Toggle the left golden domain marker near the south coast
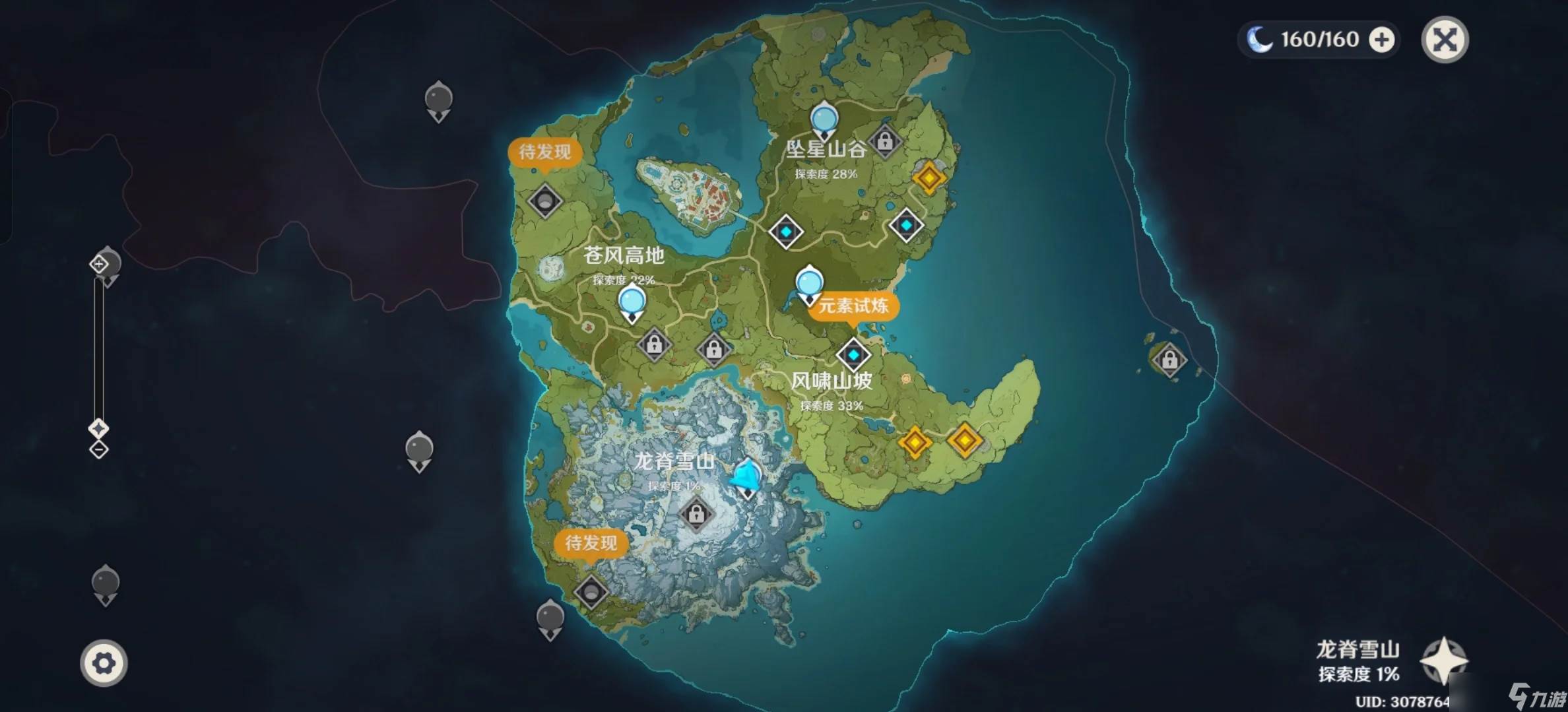This screenshot has height=712, width=1568. tap(915, 442)
